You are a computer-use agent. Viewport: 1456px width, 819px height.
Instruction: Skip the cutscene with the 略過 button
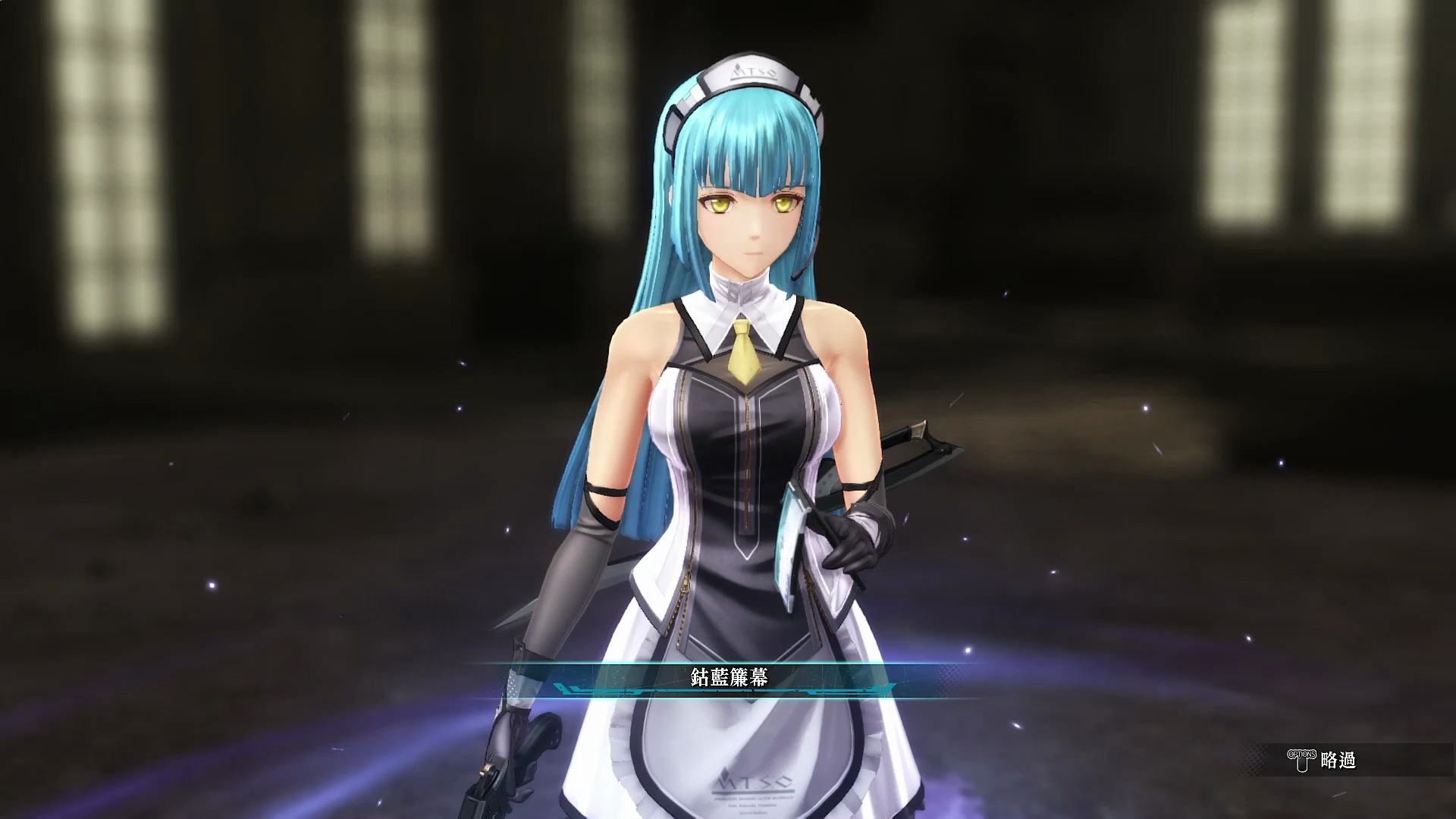1323,760
